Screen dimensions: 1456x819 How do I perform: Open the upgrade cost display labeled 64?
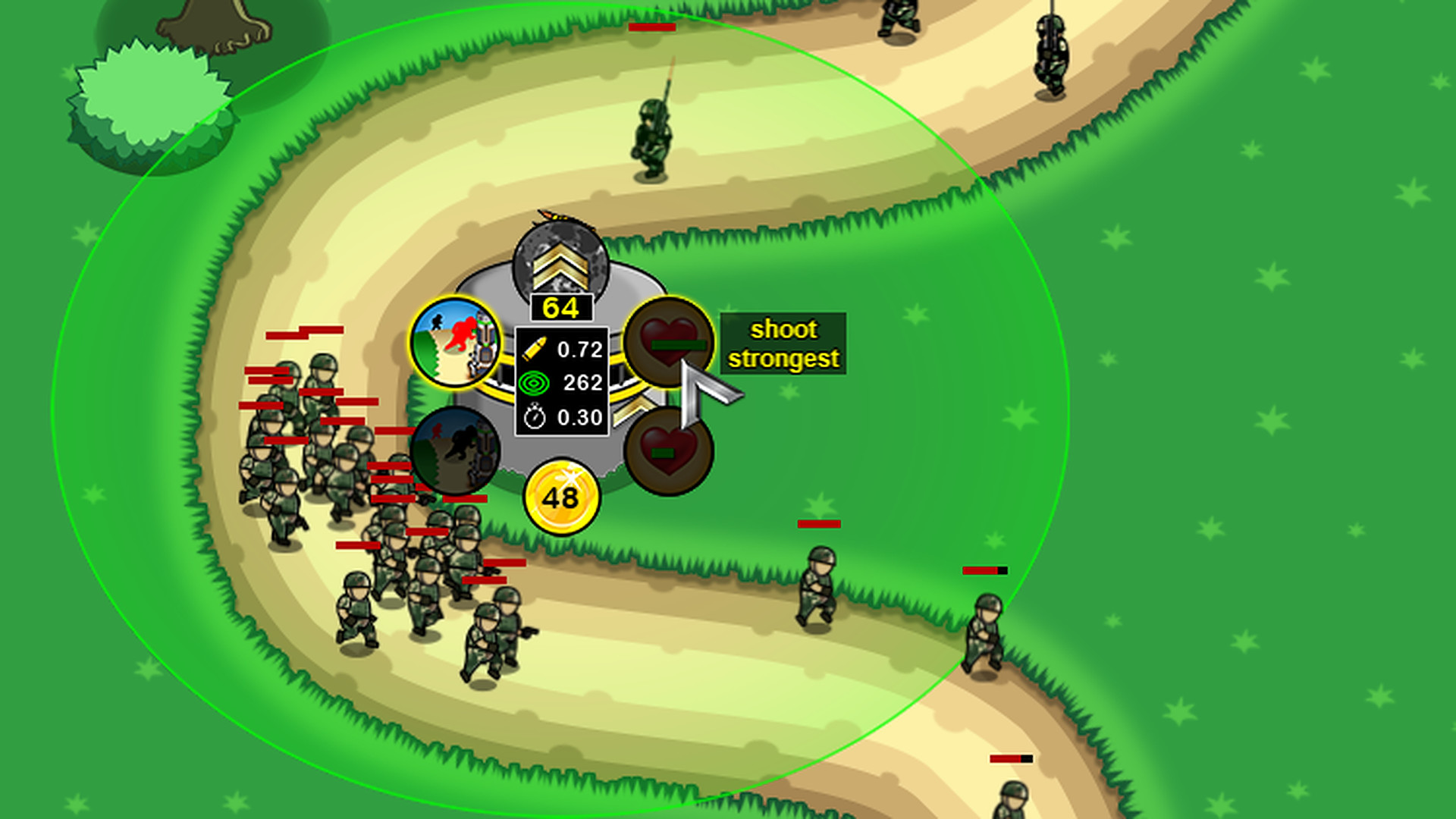coord(561,308)
